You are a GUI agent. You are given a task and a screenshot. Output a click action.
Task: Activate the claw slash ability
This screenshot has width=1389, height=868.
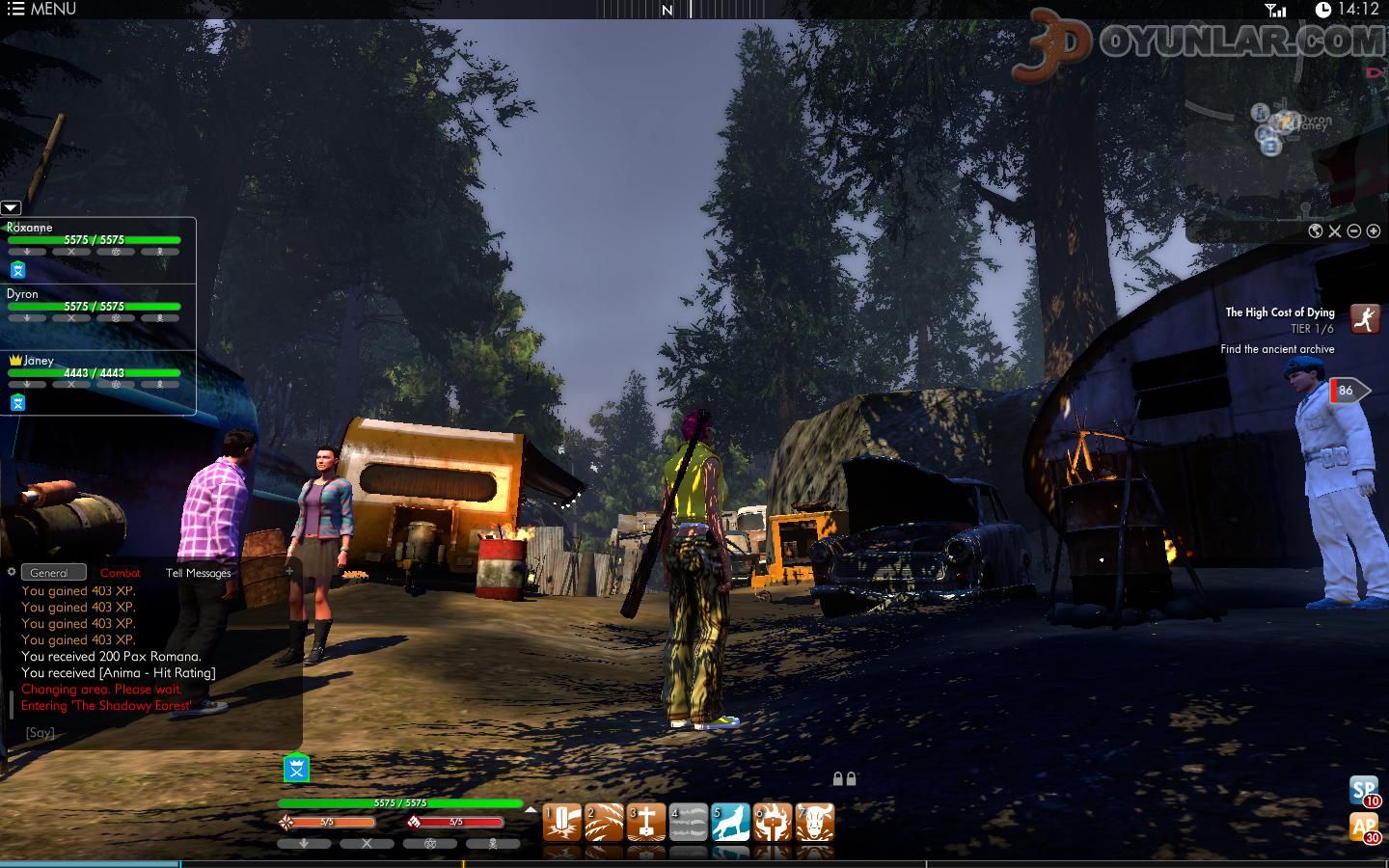point(604,823)
